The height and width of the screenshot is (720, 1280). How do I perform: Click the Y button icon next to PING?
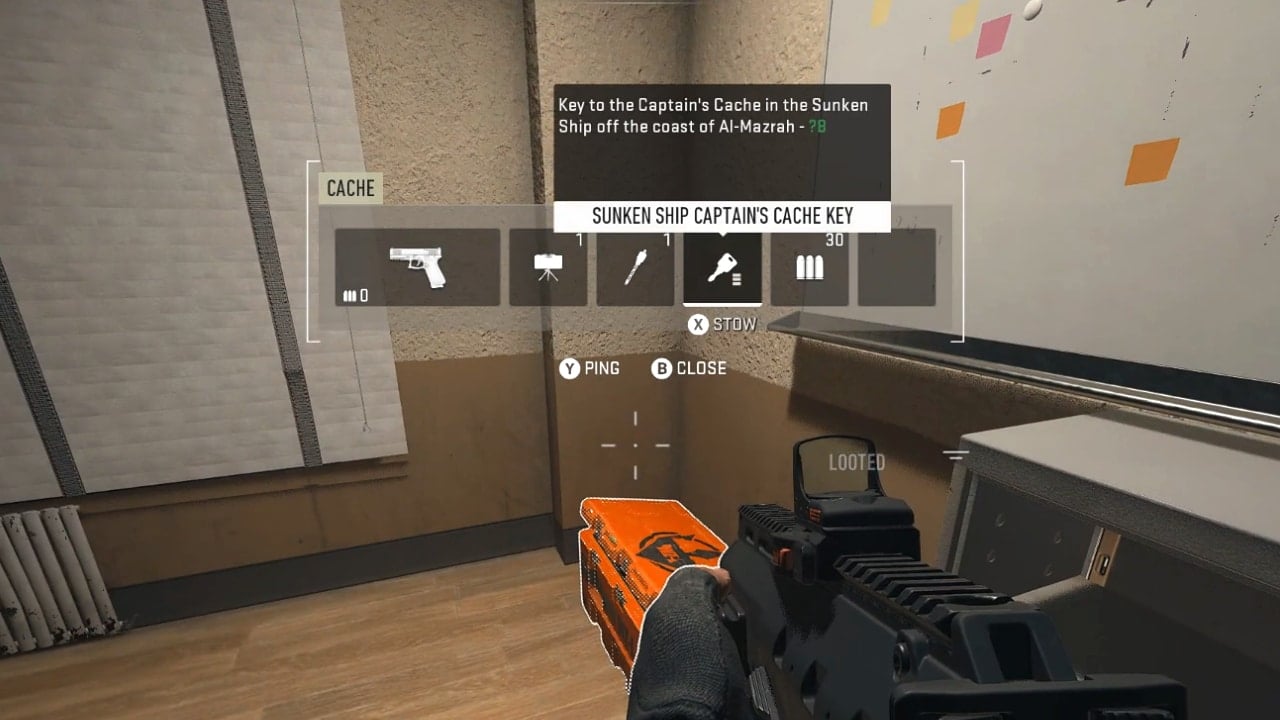569,368
